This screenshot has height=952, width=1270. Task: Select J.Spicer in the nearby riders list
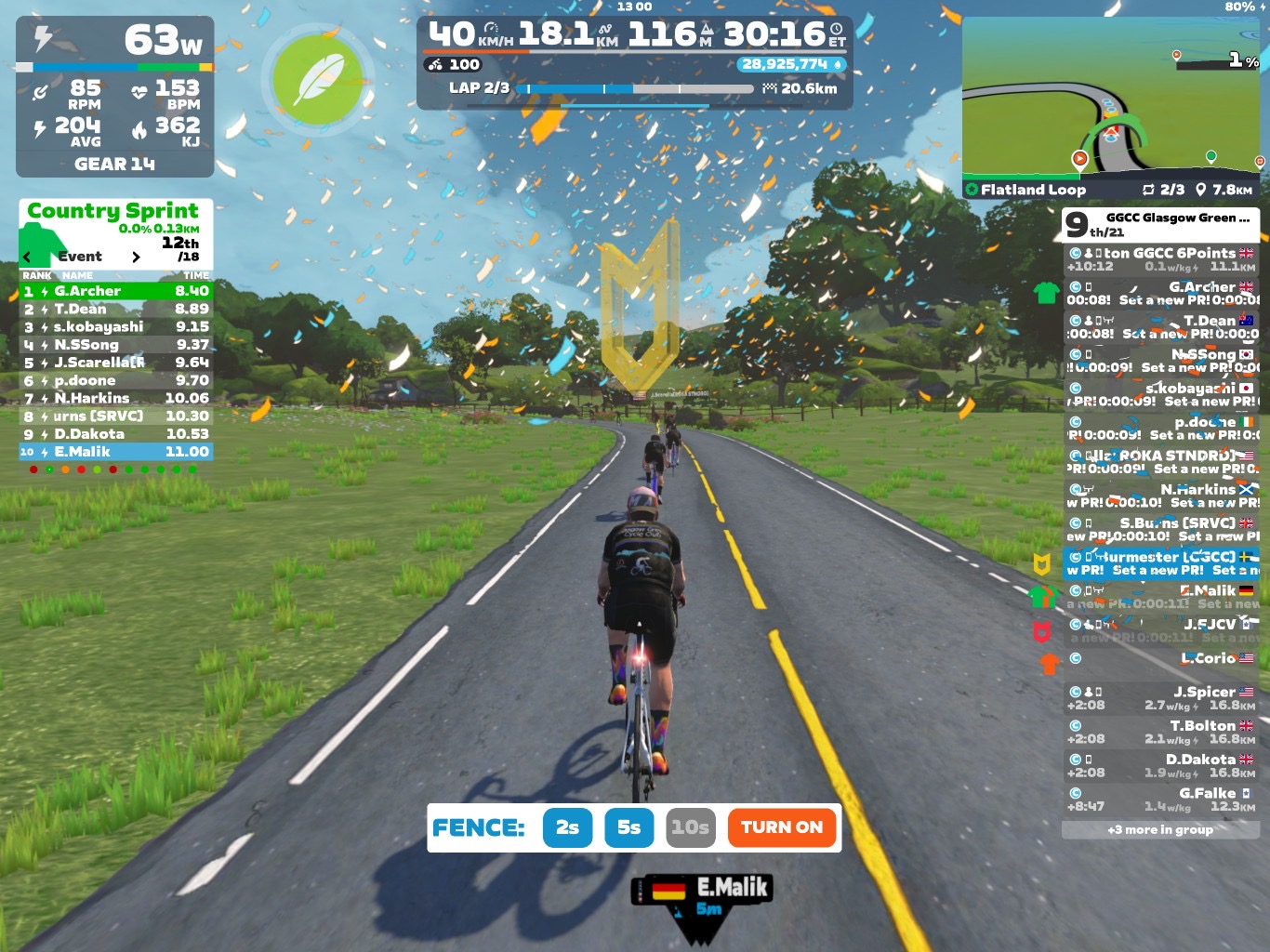tap(1160, 698)
